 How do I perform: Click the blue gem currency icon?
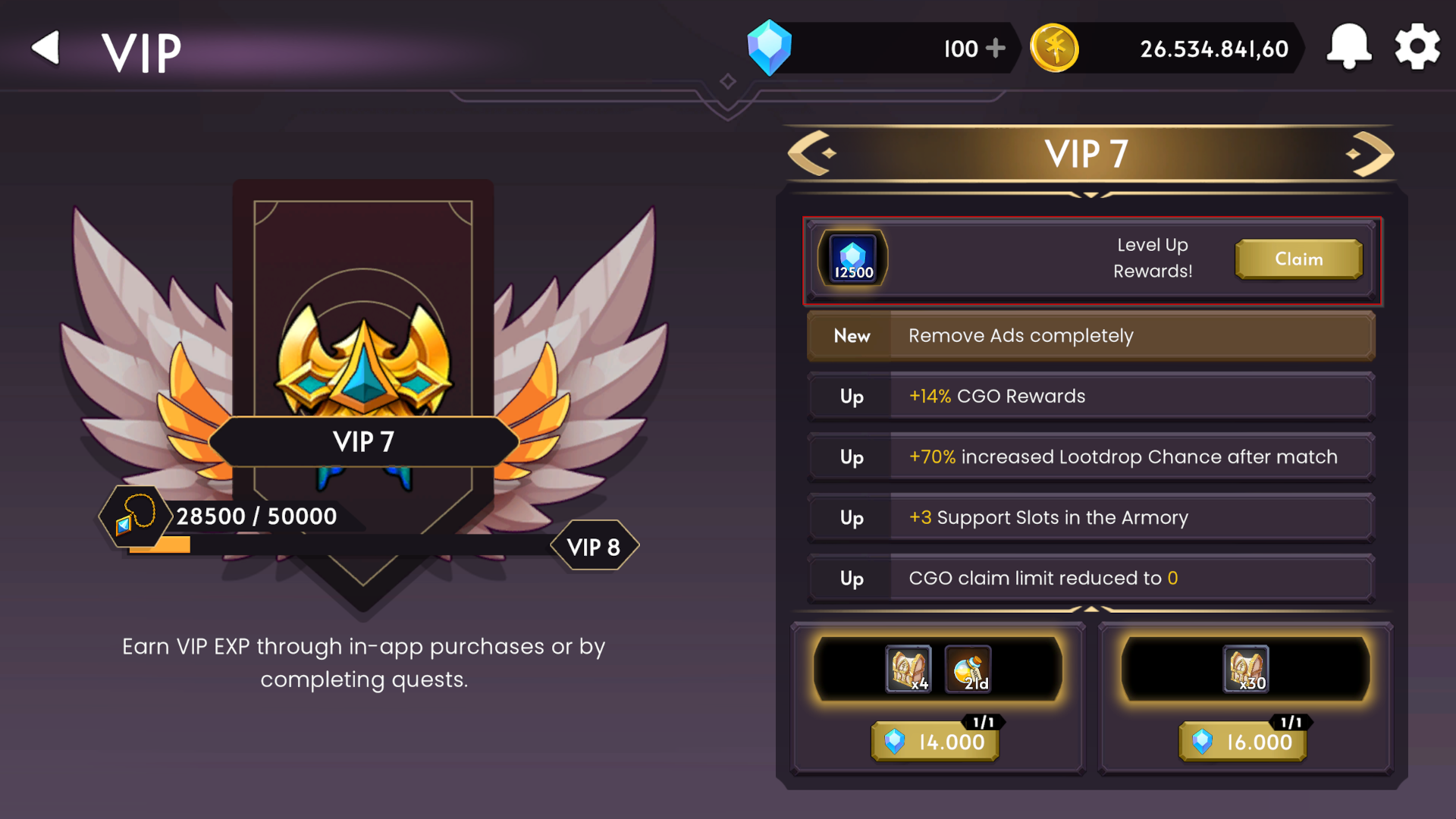click(770, 48)
